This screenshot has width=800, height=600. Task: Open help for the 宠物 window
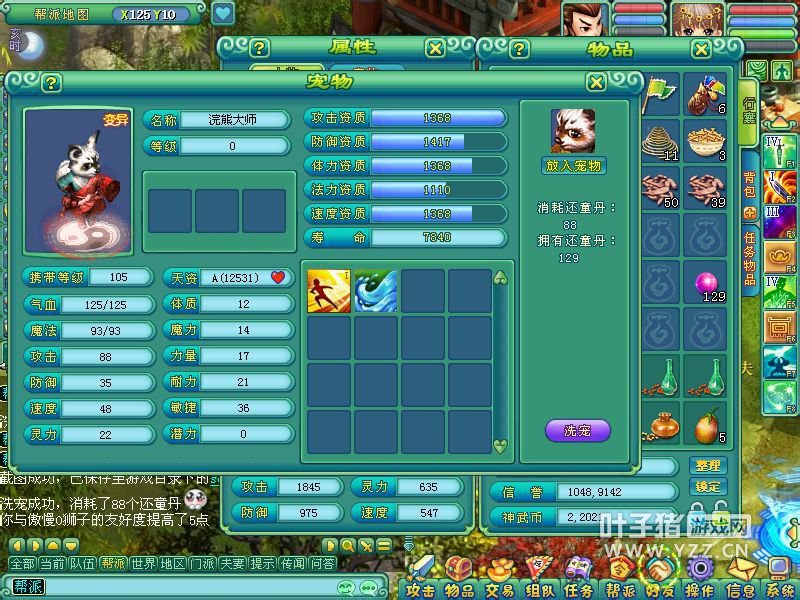[52, 83]
